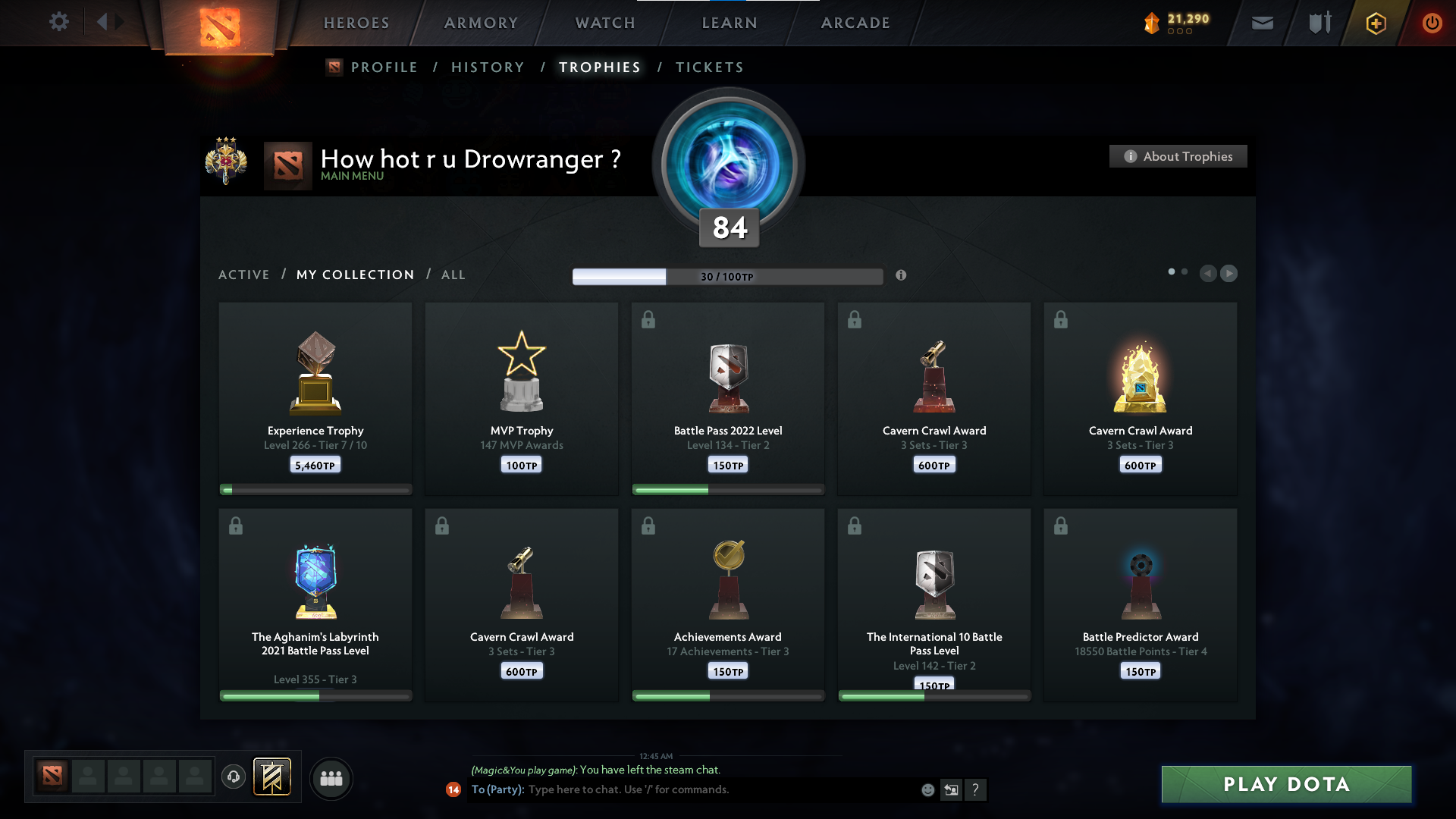
Task: Open the friends list people icon
Action: click(331, 778)
